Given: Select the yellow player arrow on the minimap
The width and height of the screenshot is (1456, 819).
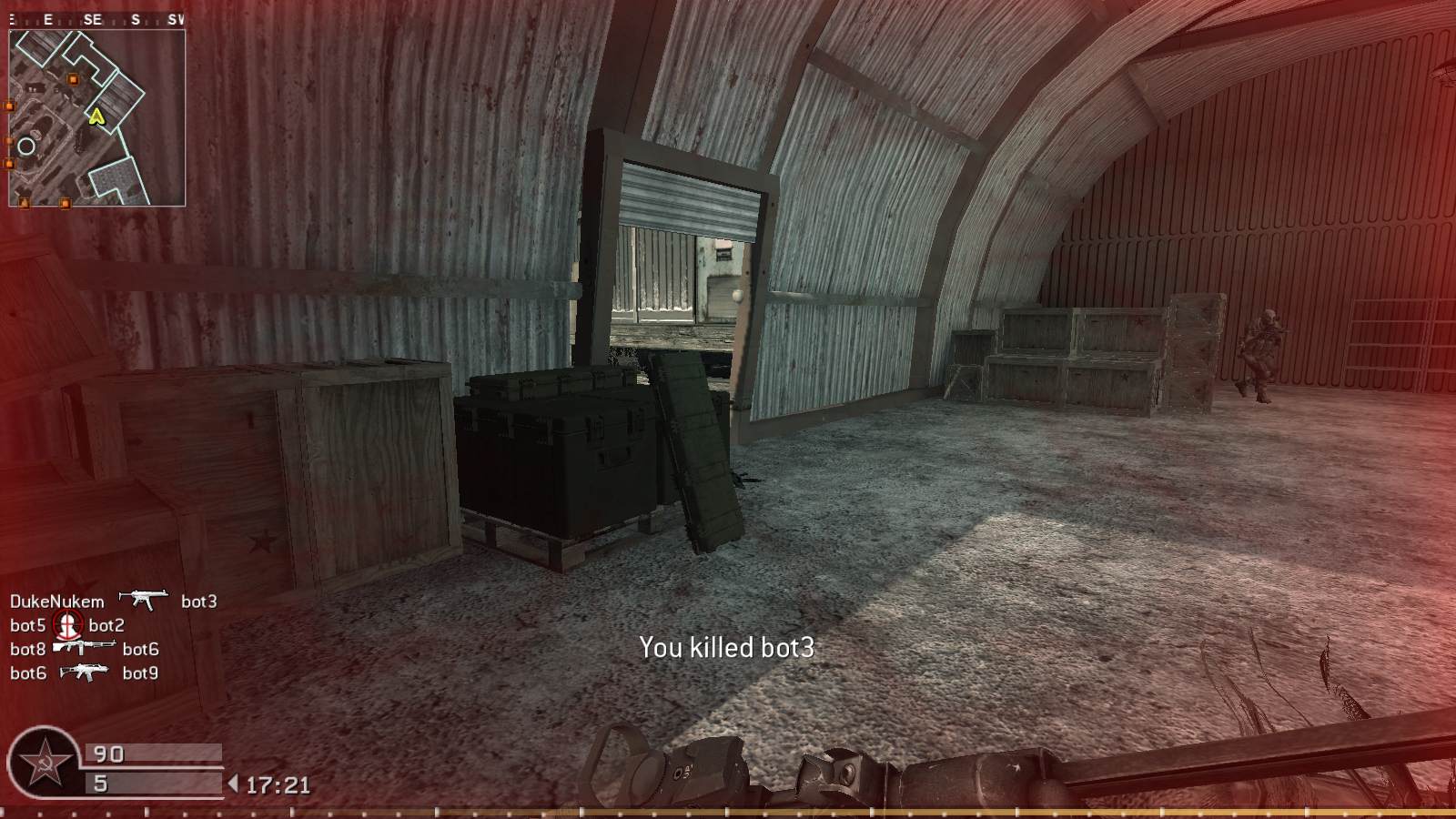Looking at the screenshot, I should coord(96,117).
